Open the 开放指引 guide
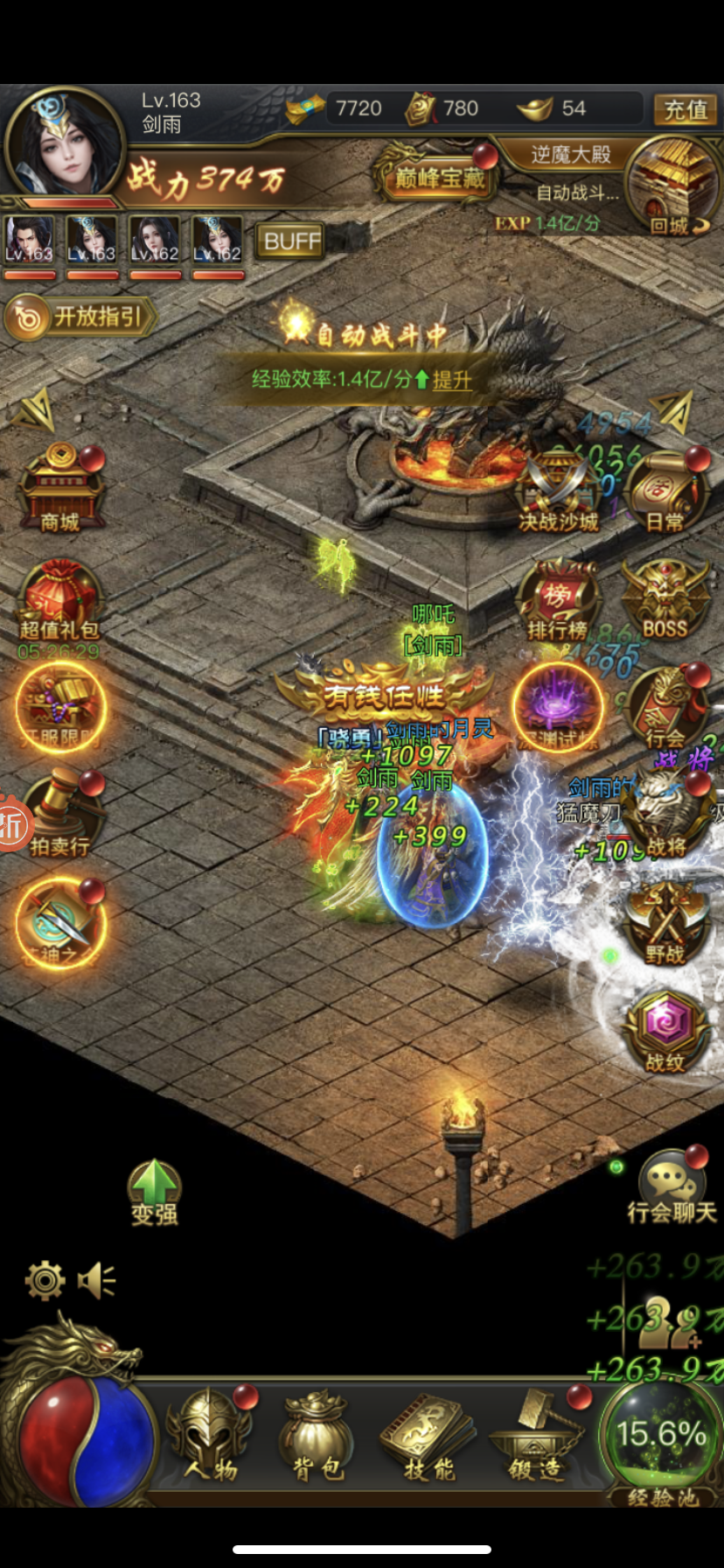This screenshot has height=1568, width=724. tap(81, 317)
